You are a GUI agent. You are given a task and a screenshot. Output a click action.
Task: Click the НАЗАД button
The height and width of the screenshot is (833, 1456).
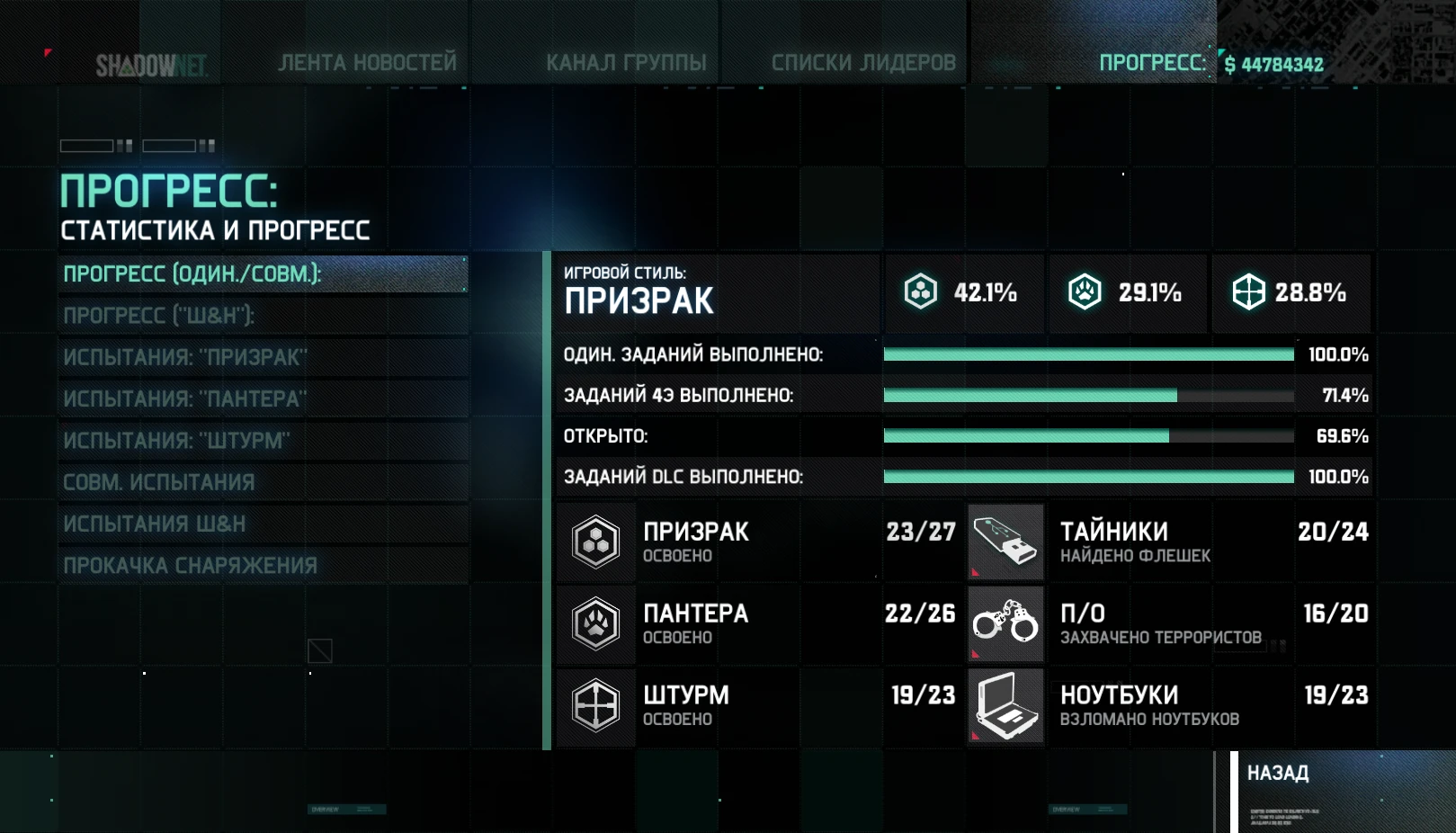pos(1278,772)
